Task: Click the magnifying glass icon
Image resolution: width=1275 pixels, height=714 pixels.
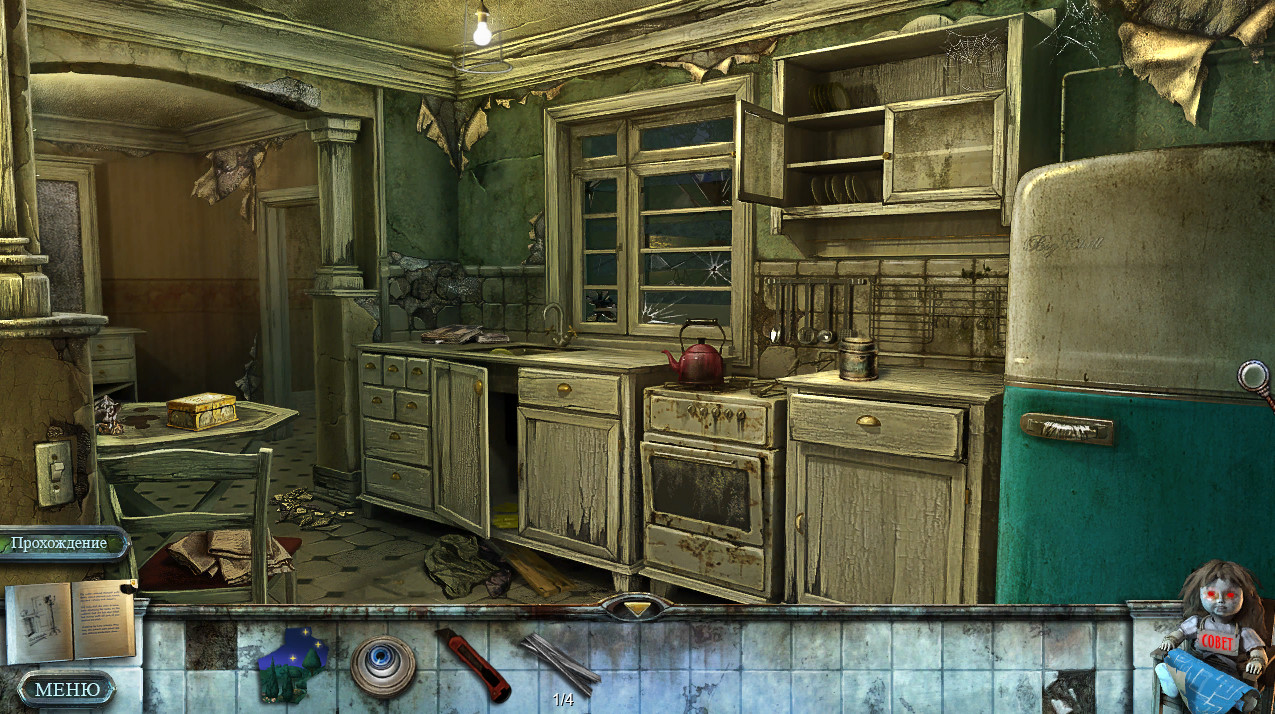Action: pyautogui.click(x=1253, y=377)
